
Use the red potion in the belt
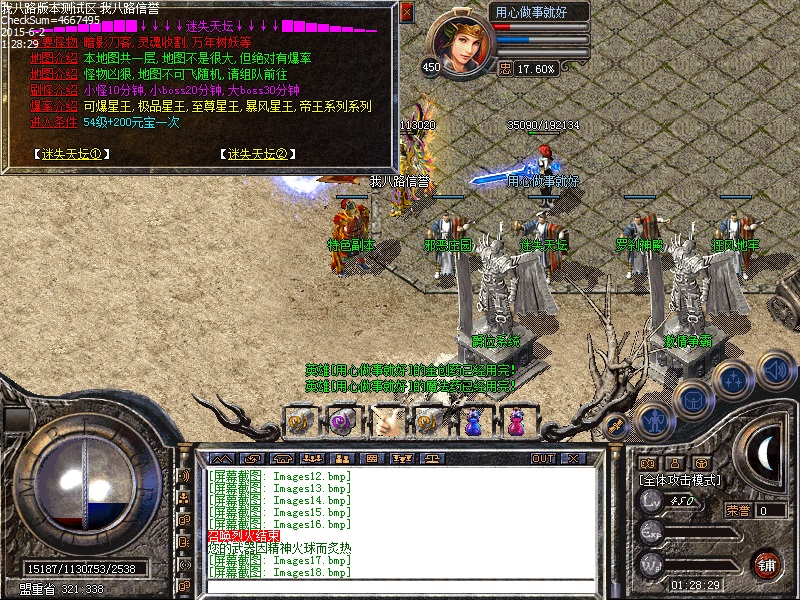pyautogui.click(x=516, y=421)
